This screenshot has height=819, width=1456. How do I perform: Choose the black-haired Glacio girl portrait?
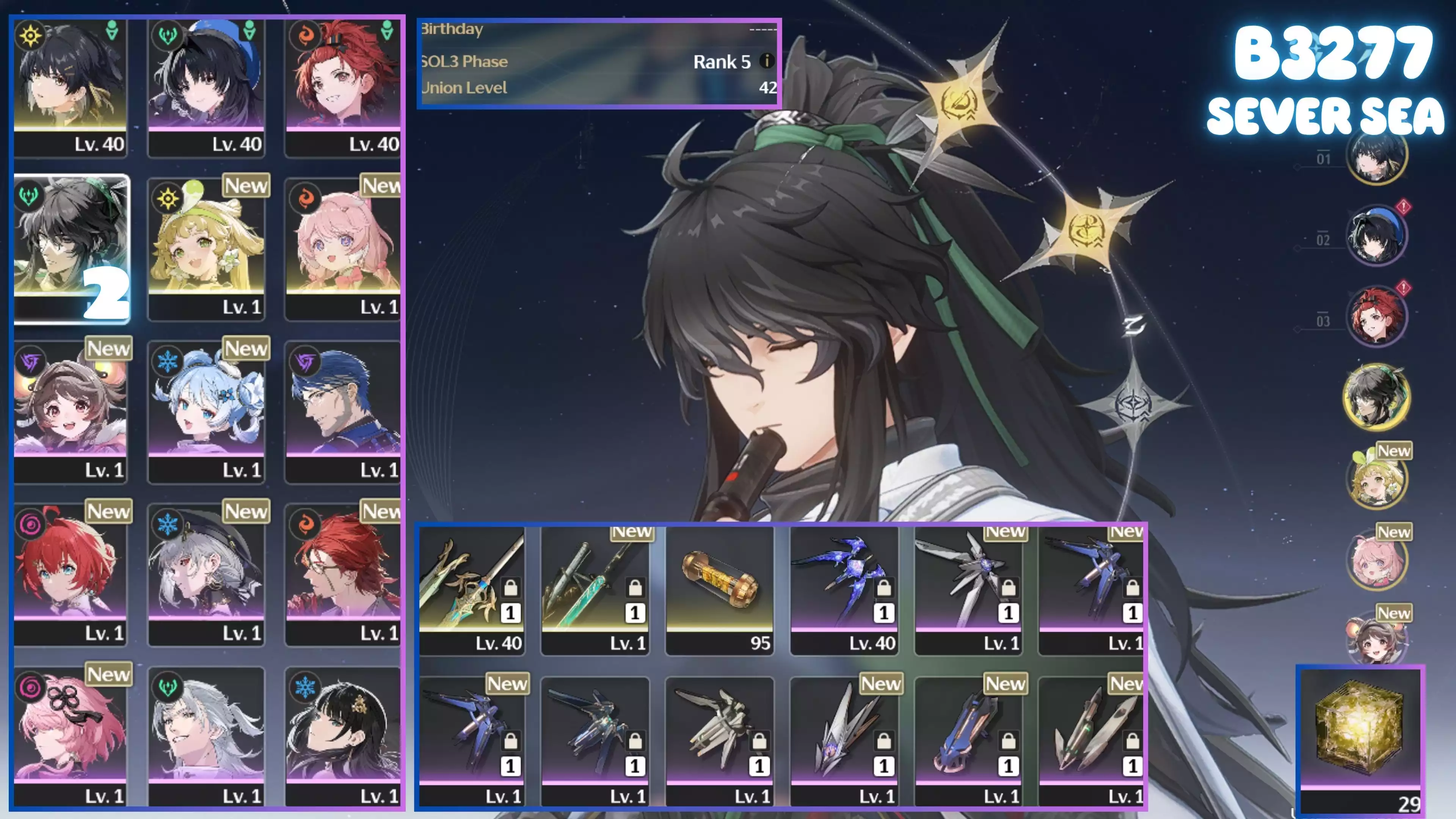[342, 731]
